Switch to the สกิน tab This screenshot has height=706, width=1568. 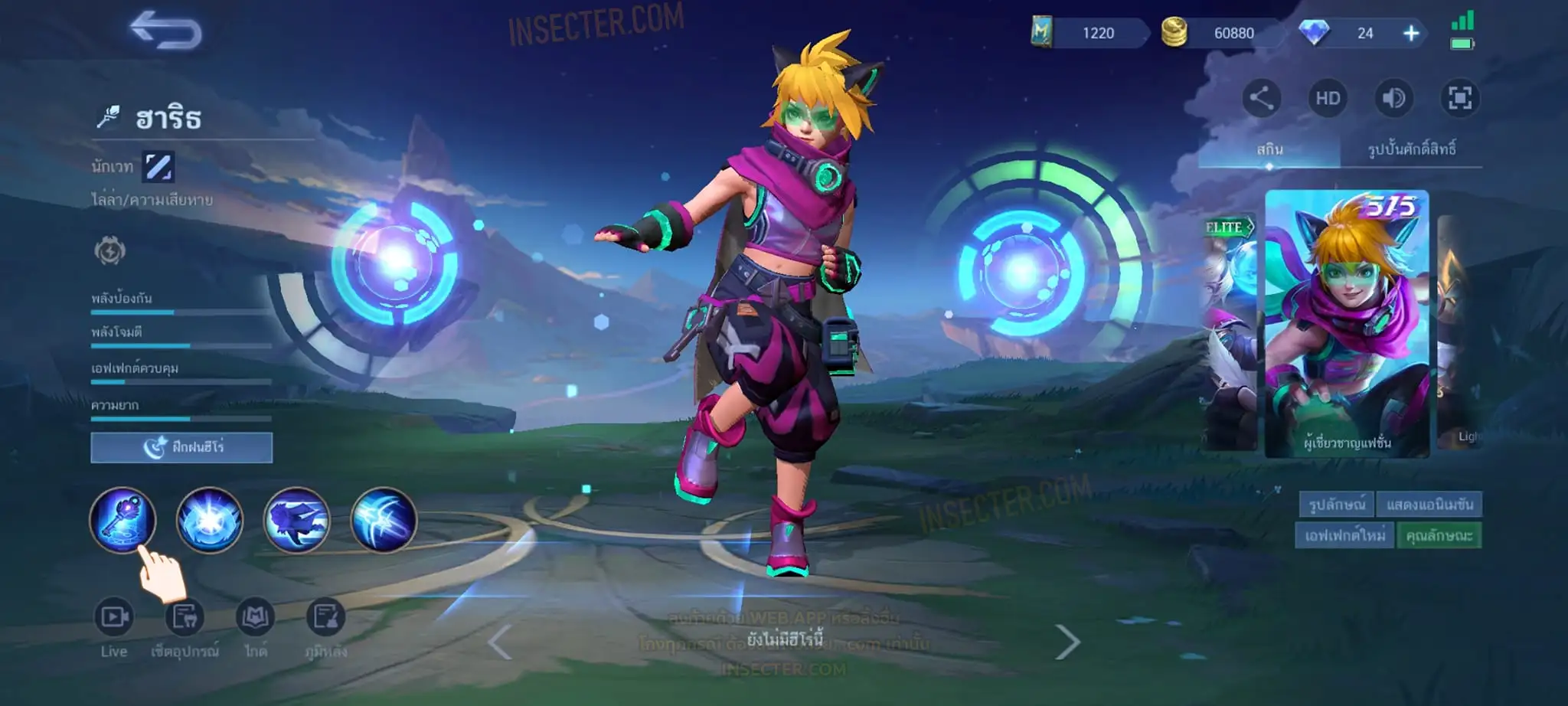1269,149
